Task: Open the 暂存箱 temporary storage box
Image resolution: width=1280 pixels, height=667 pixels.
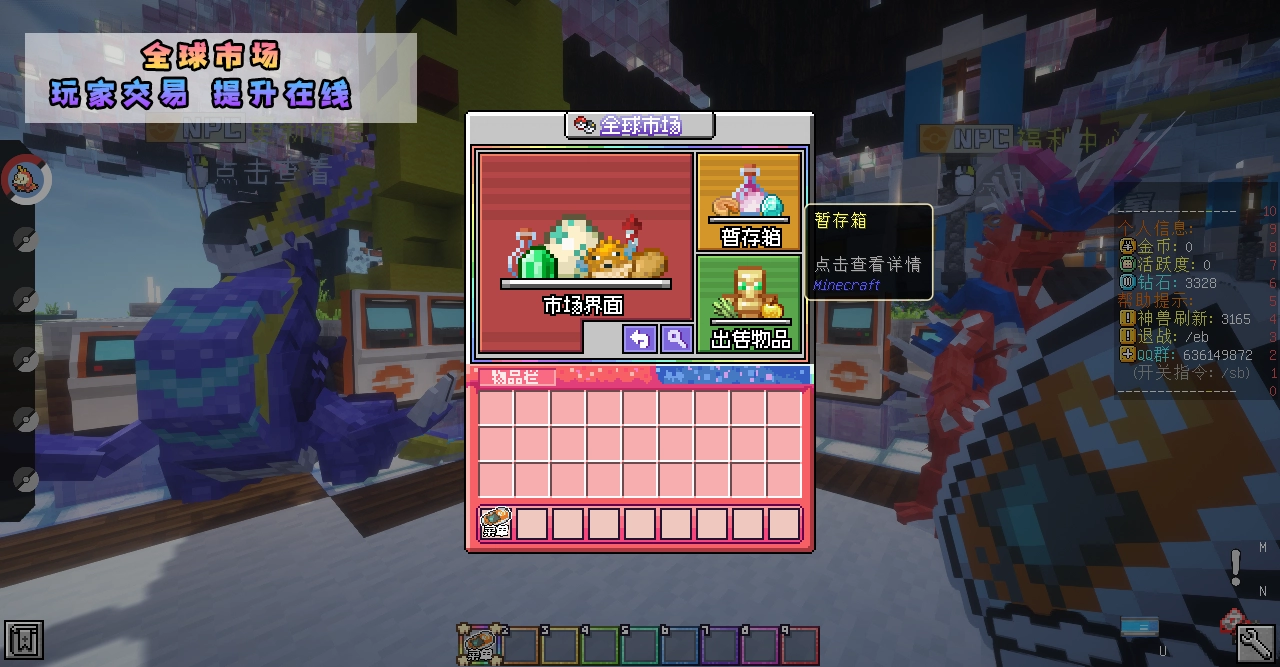Action: 749,202
